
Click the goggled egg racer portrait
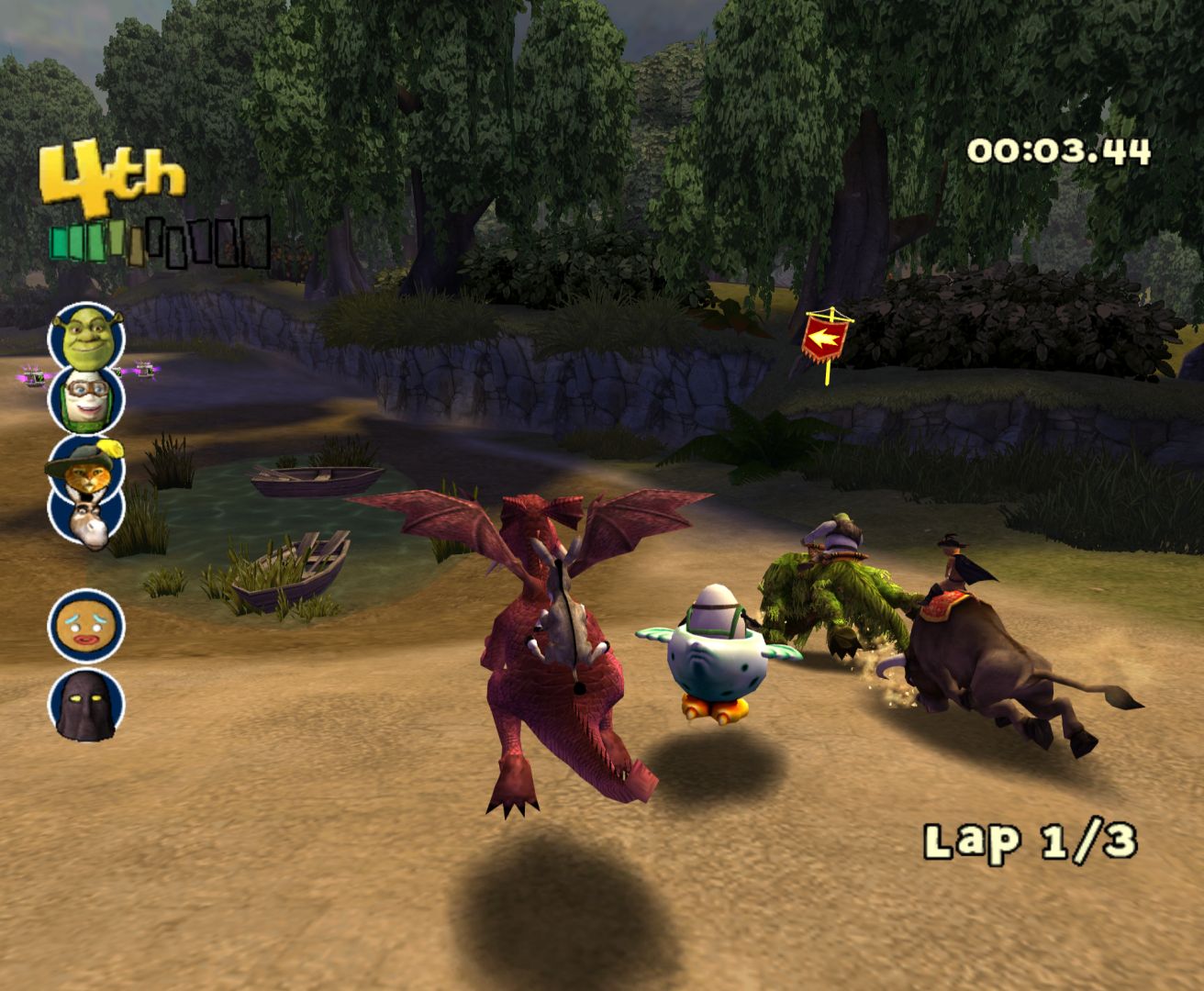(x=86, y=400)
